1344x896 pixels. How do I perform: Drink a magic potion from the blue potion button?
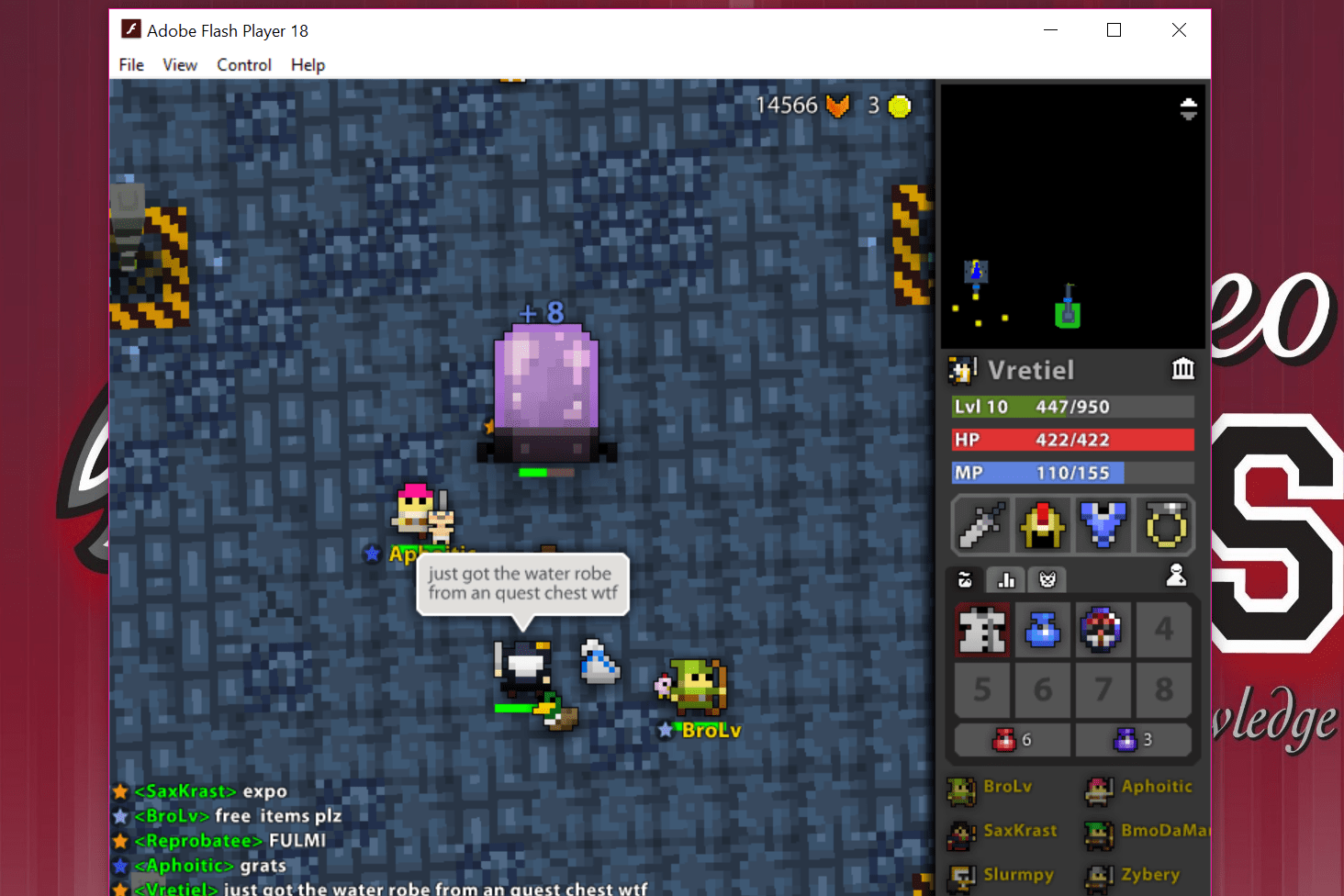click(x=1134, y=739)
